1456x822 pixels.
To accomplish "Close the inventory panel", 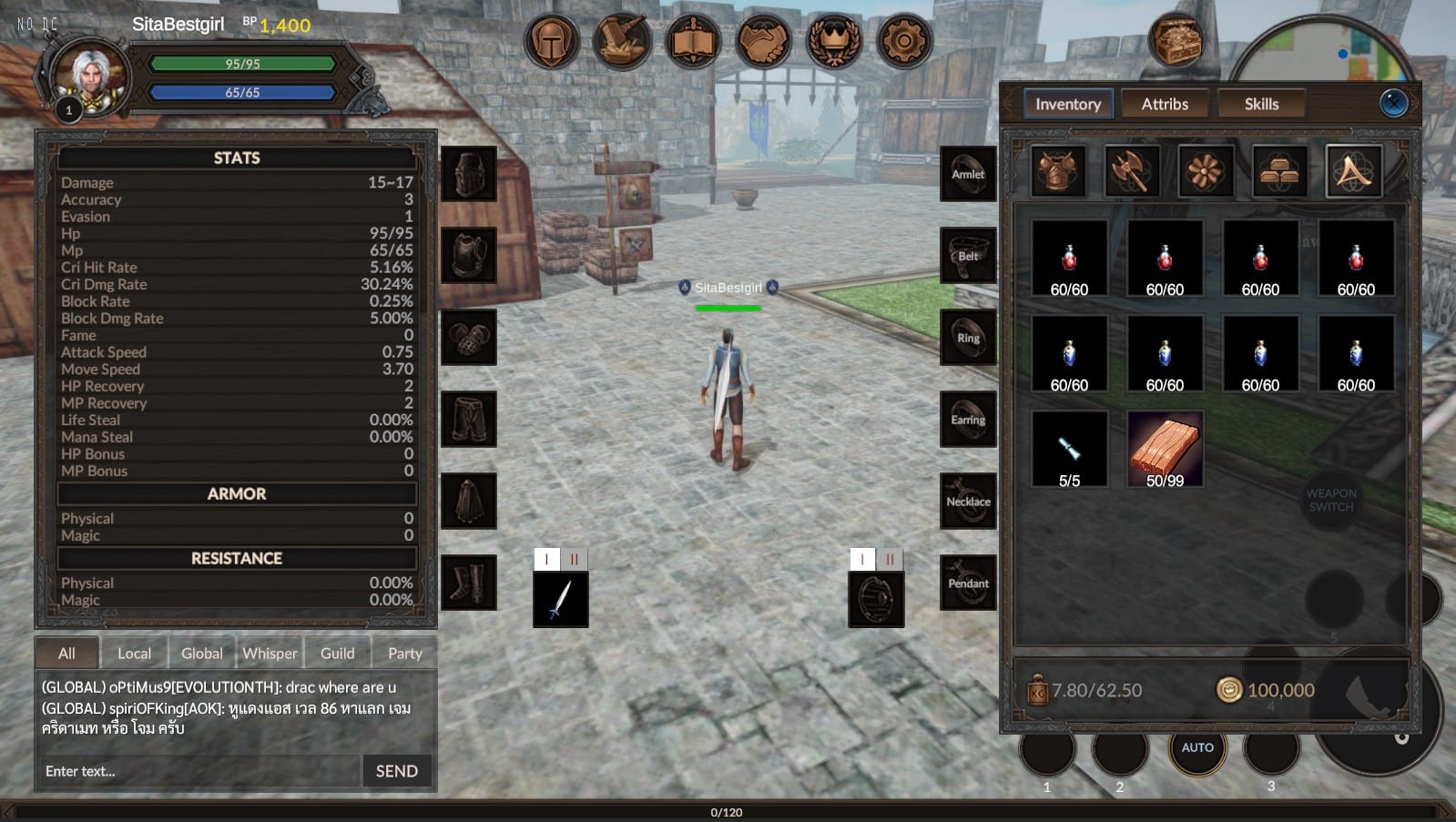I will tap(1393, 103).
